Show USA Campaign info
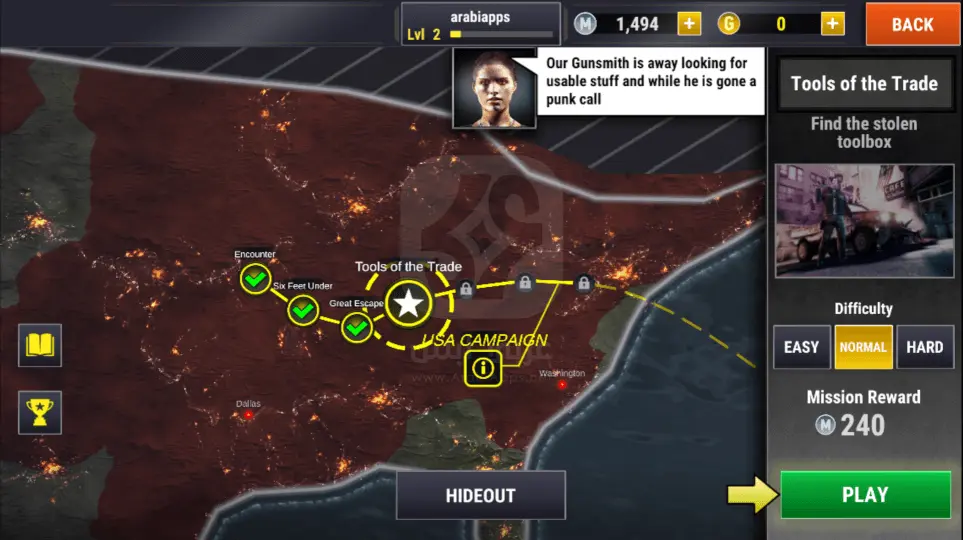The width and height of the screenshot is (963, 540). [485, 368]
